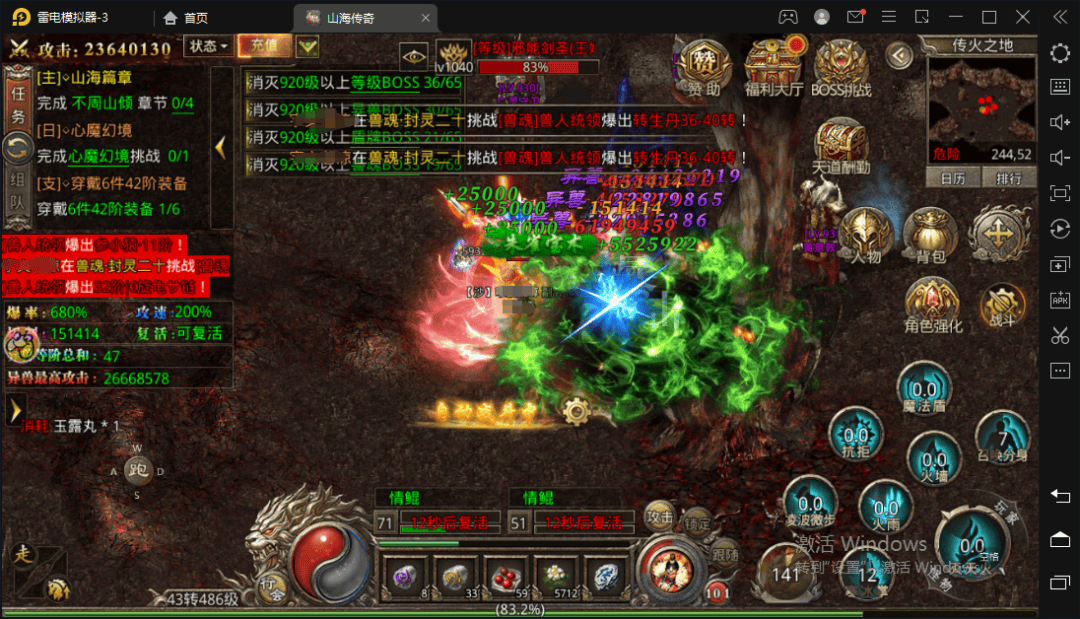The height and width of the screenshot is (619, 1080).
Task: Tap the red 充值 recharge button
Action: (265, 46)
